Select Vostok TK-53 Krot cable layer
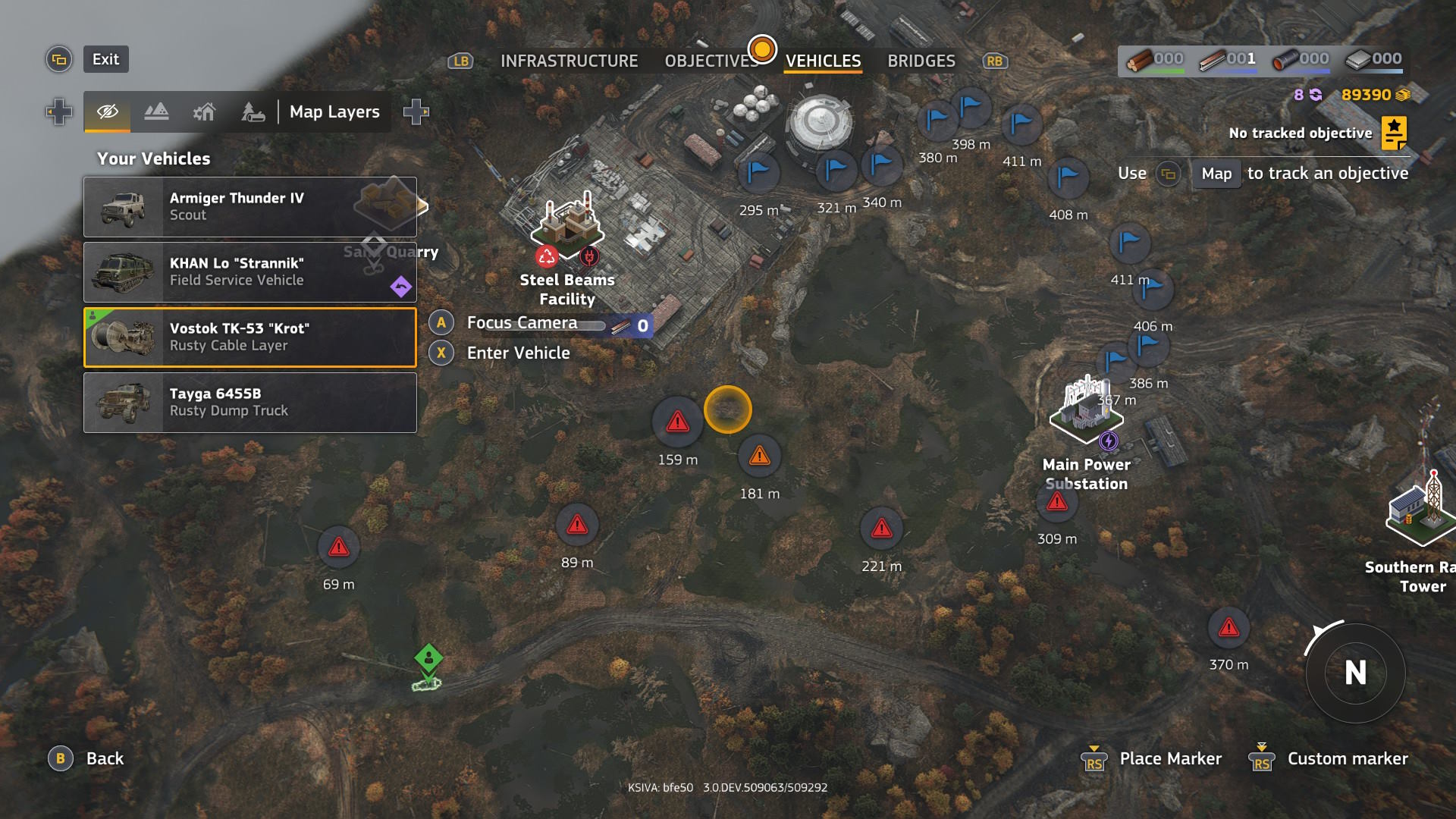 click(250, 337)
